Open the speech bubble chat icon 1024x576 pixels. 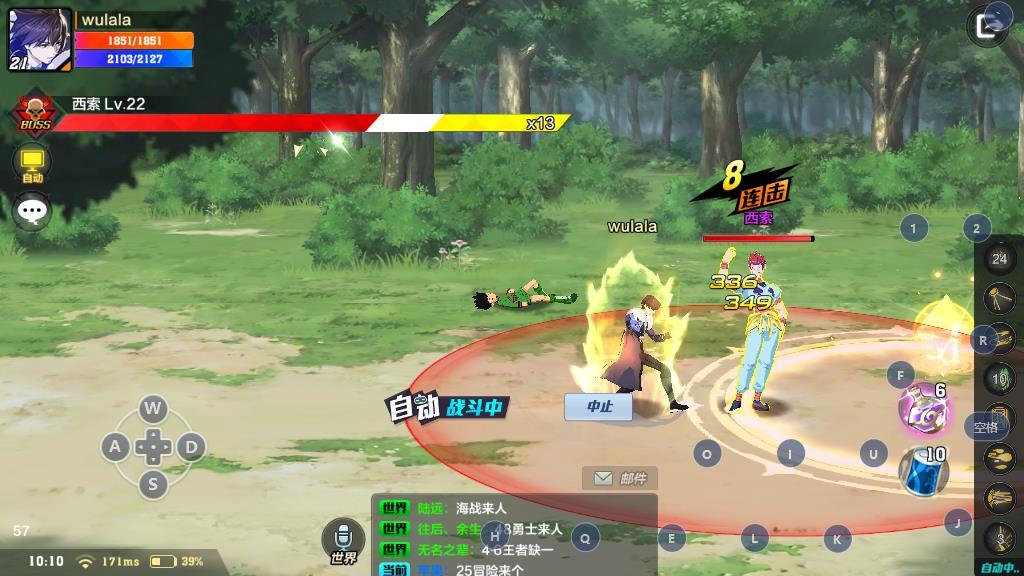click(x=32, y=211)
